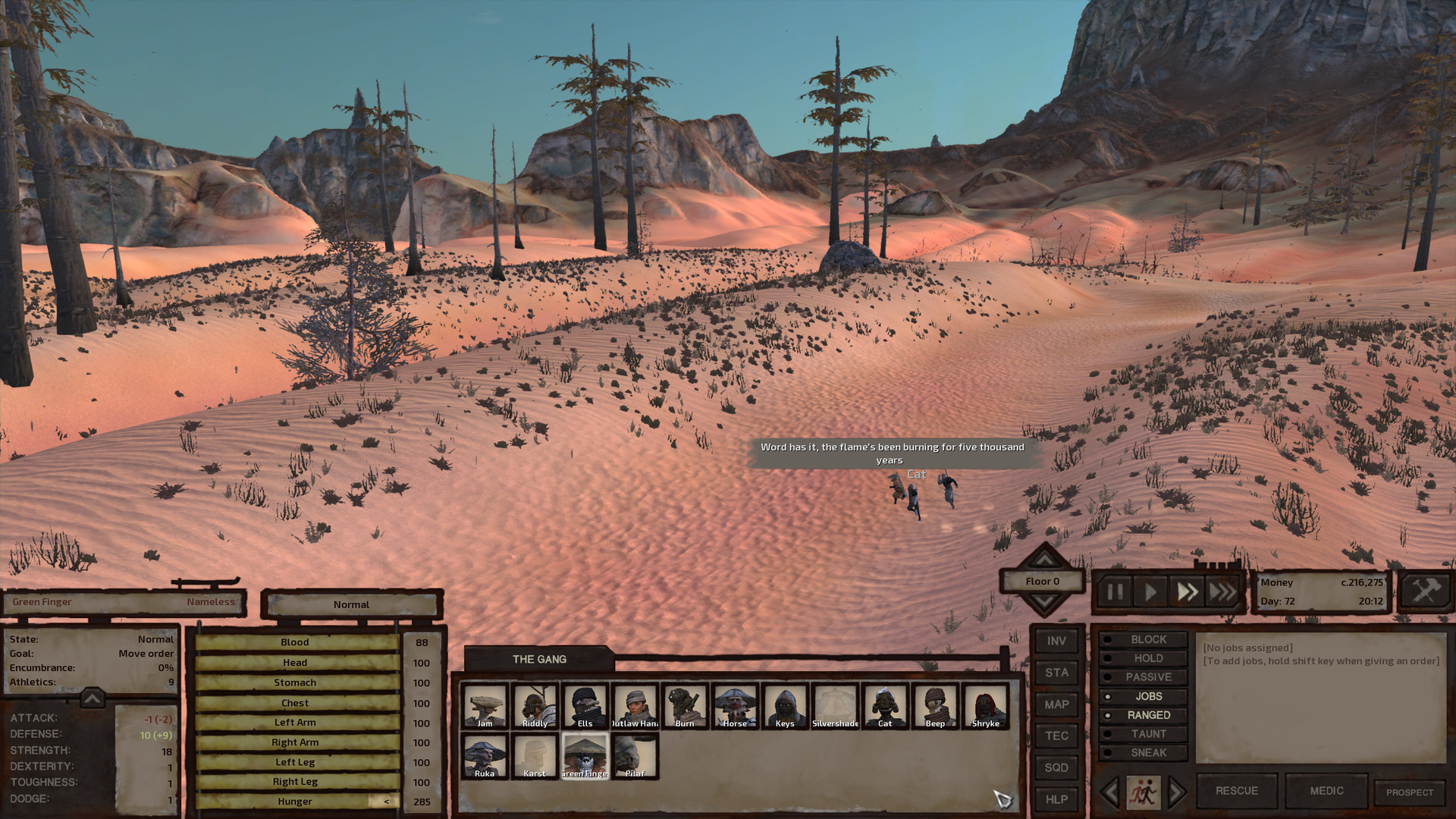The width and height of the screenshot is (1456, 819).
Task: Open the TEC research screen
Action: (x=1056, y=736)
